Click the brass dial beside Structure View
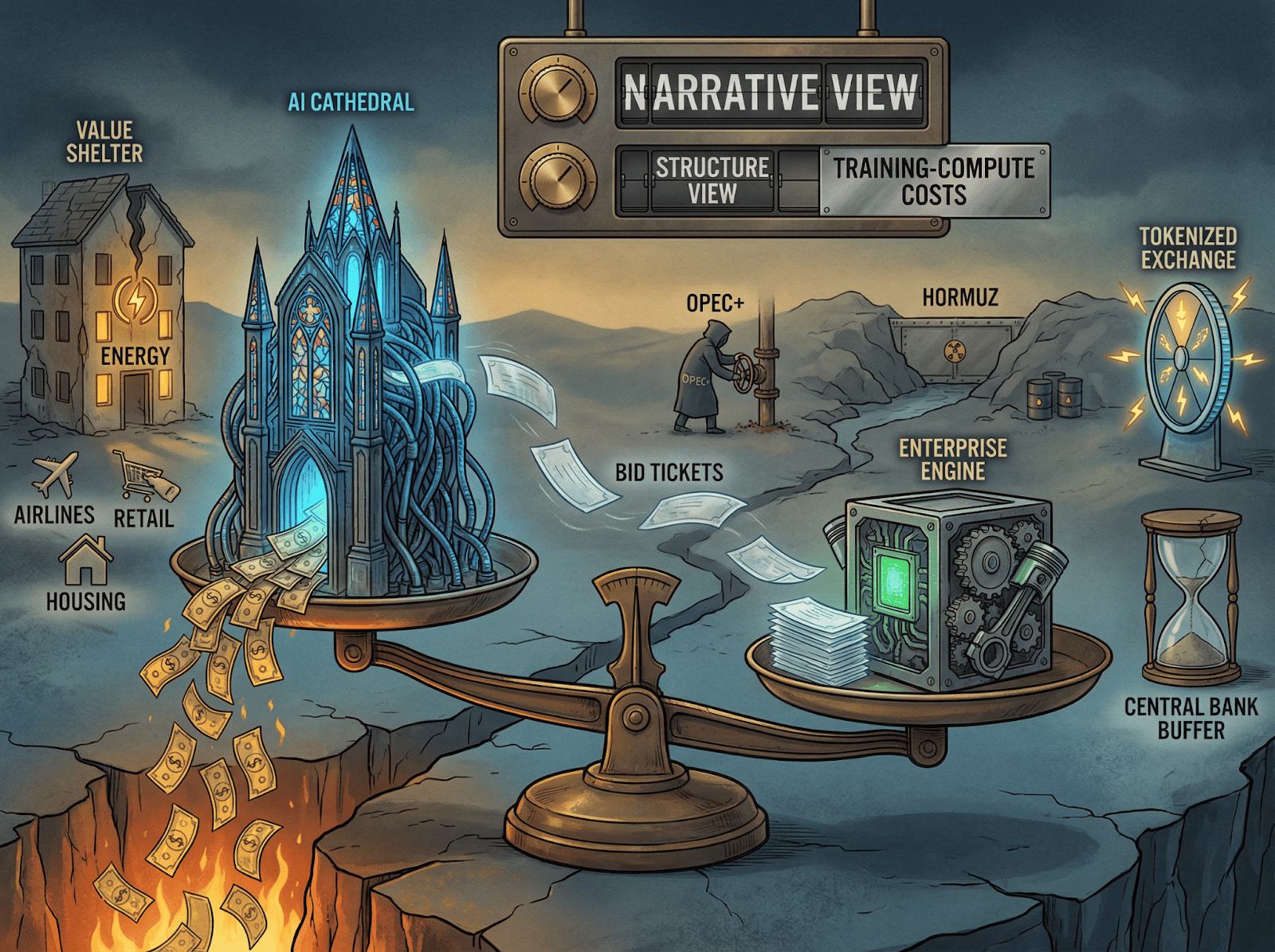Screen dimensions: 1275x952 [x=558, y=180]
